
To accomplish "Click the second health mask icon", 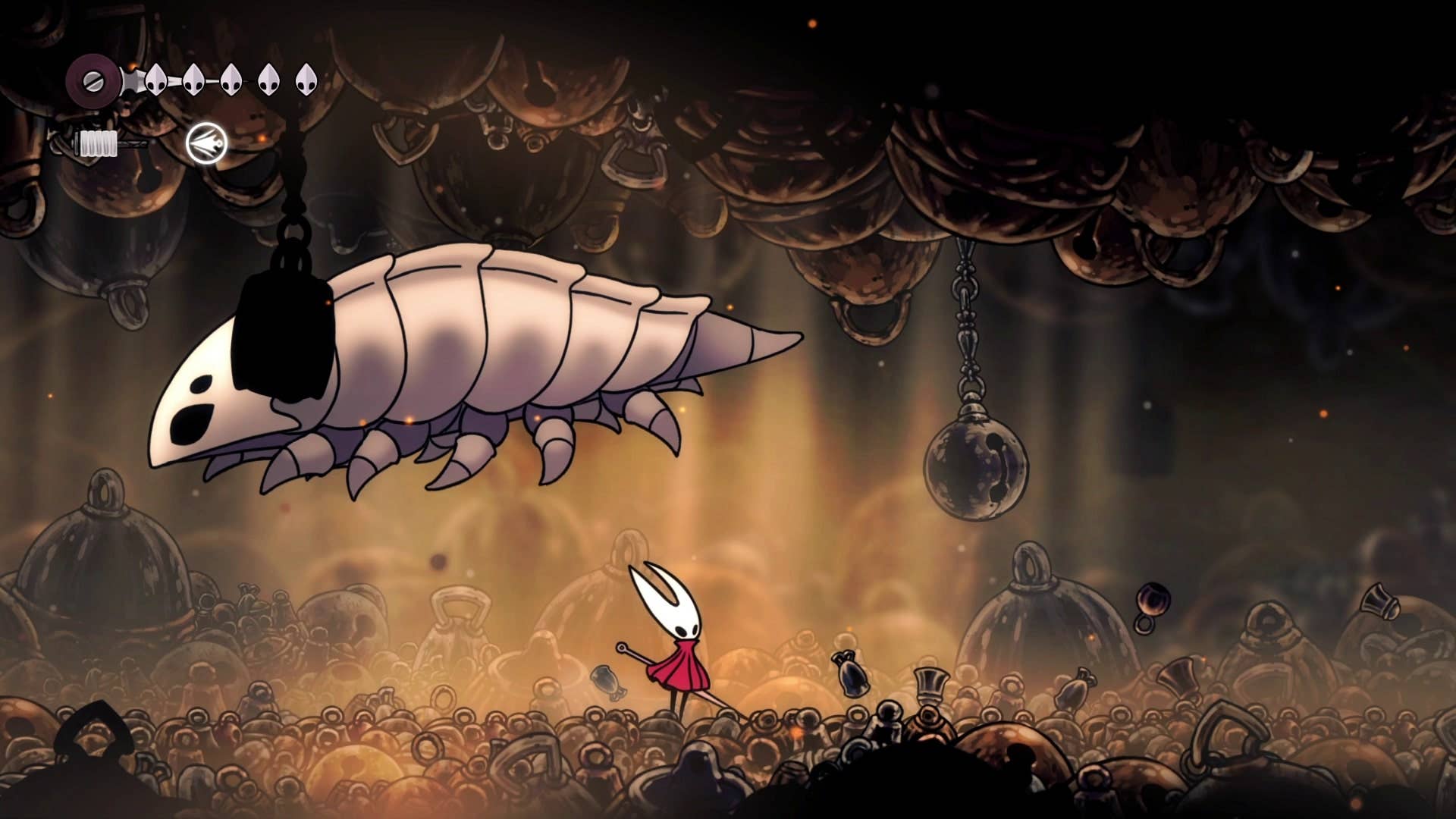I will click(x=195, y=80).
